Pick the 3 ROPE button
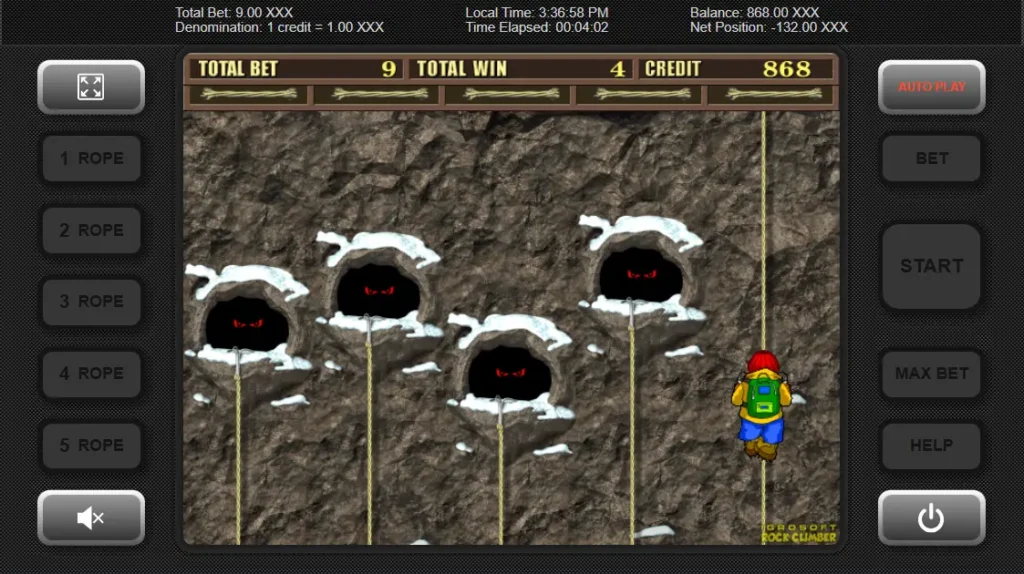Screen dimensions: 1024x574 pos(91,302)
